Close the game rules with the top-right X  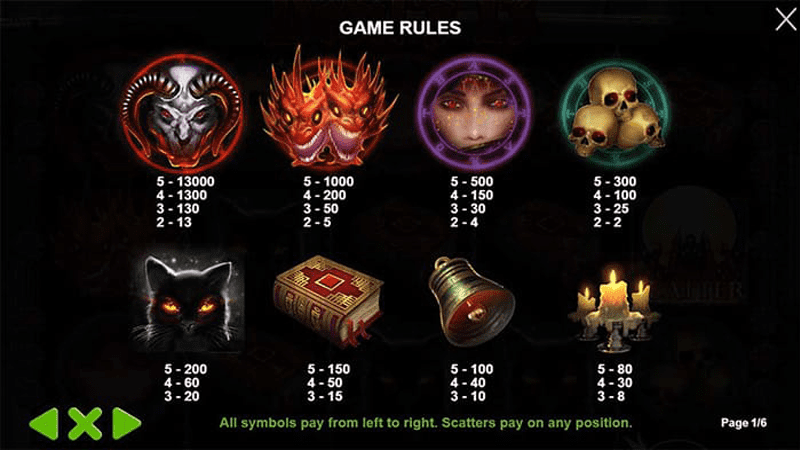point(785,18)
